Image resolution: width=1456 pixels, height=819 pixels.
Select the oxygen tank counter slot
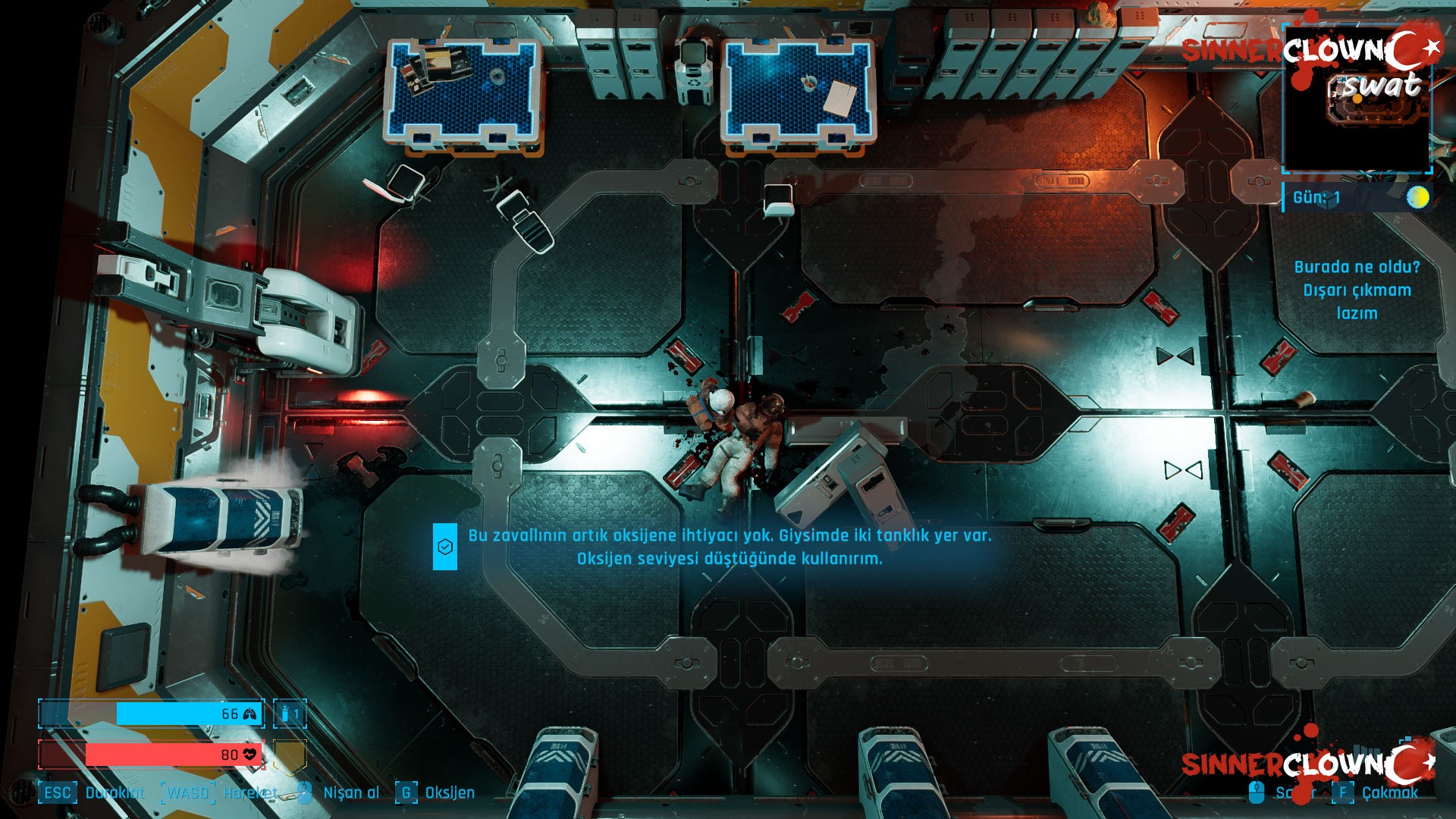pos(290,714)
